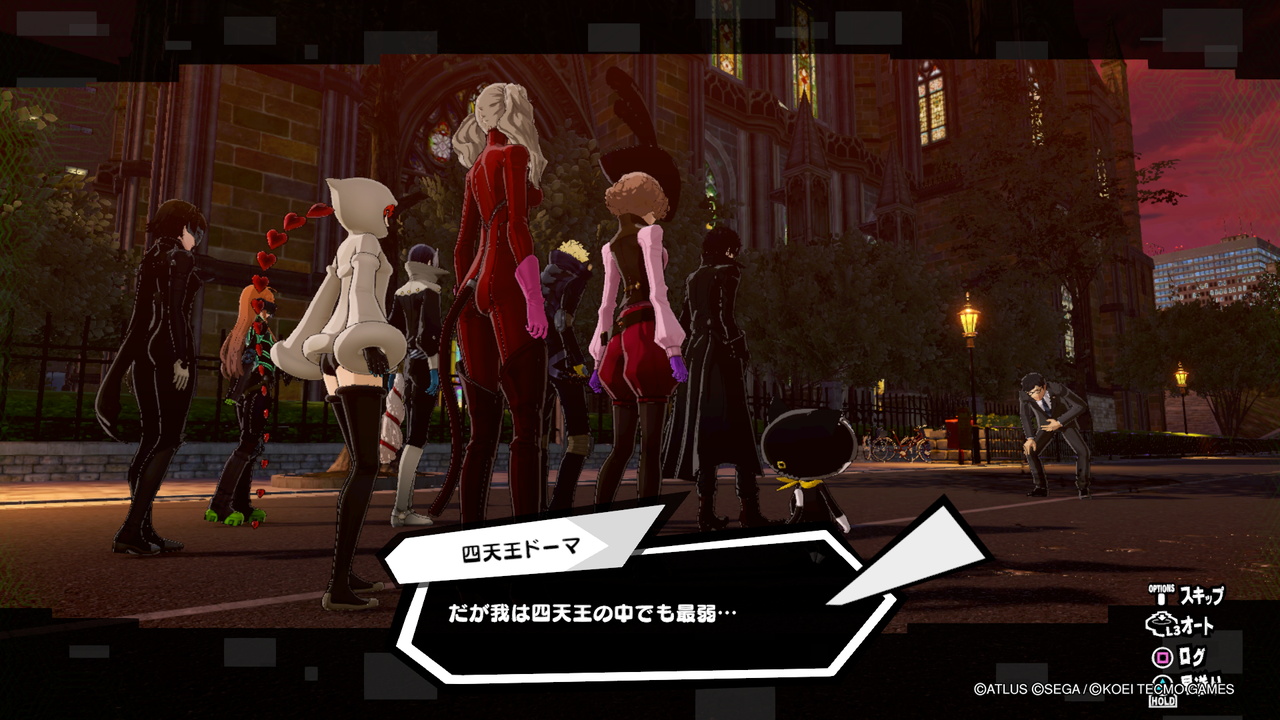Click the controller-shaped icon next to オート
Viewport: 1280px width, 720px height.
tap(1160, 623)
